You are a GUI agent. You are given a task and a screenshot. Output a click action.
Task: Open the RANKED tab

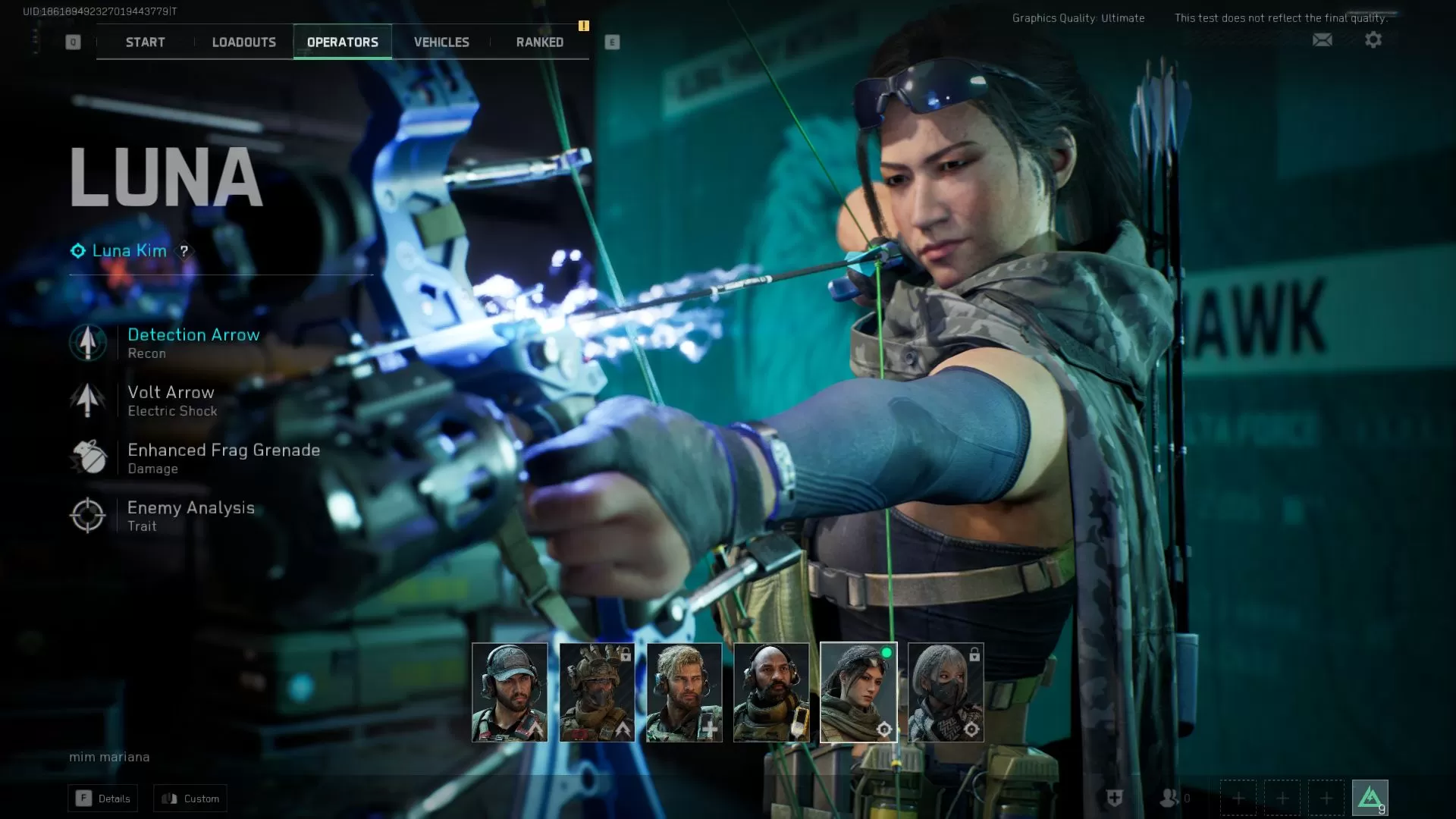pos(539,42)
